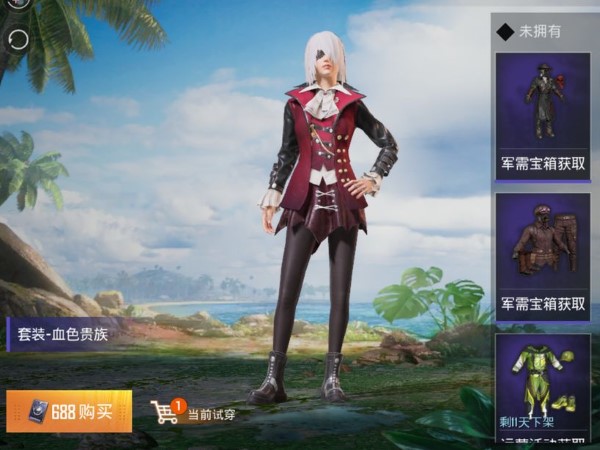Screen dimensions: 600x450
Task: Pick the green and yellow outfit set
Action: pos(543,383)
